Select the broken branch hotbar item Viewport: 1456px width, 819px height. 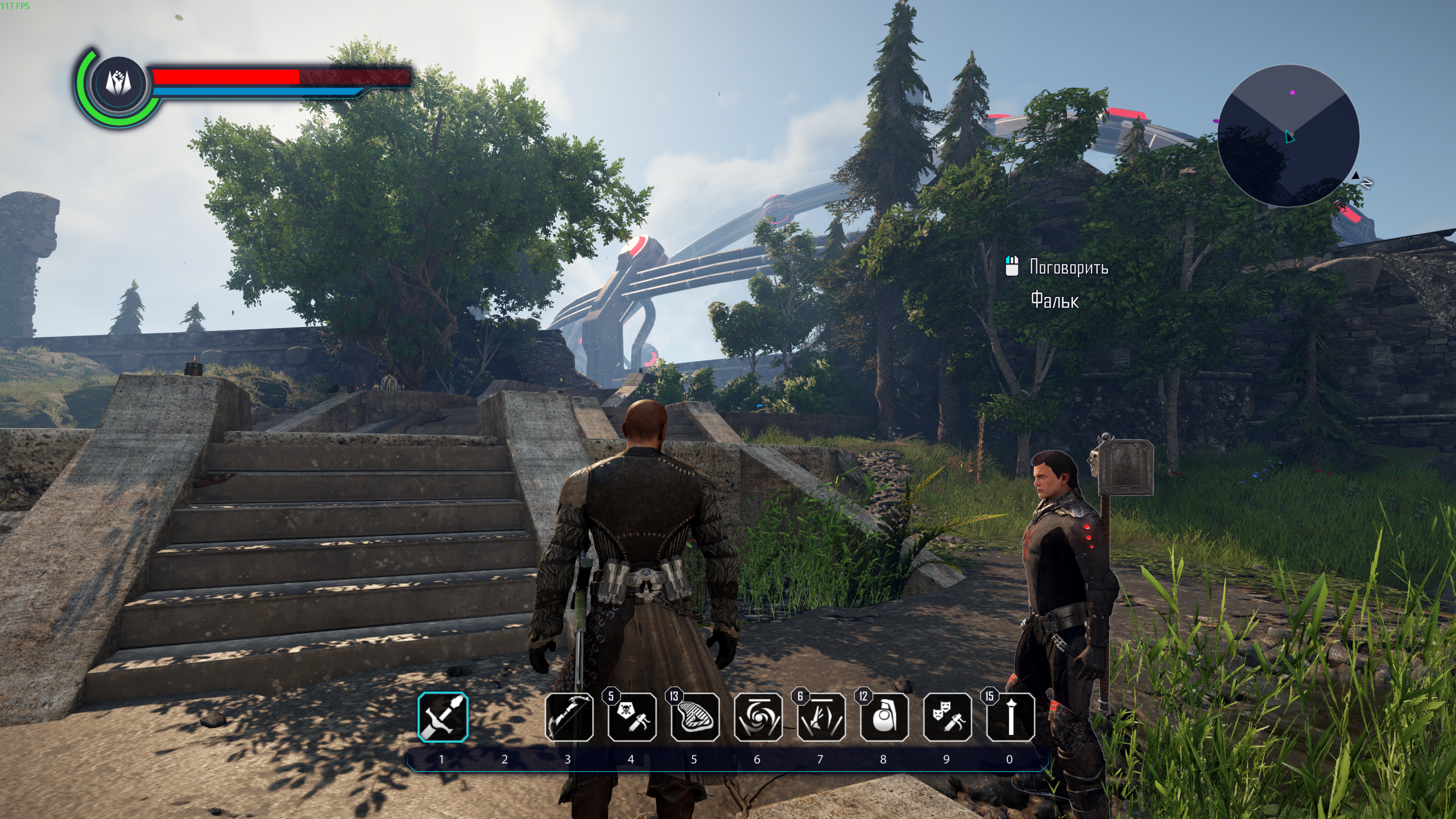click(x=821, y=717)
